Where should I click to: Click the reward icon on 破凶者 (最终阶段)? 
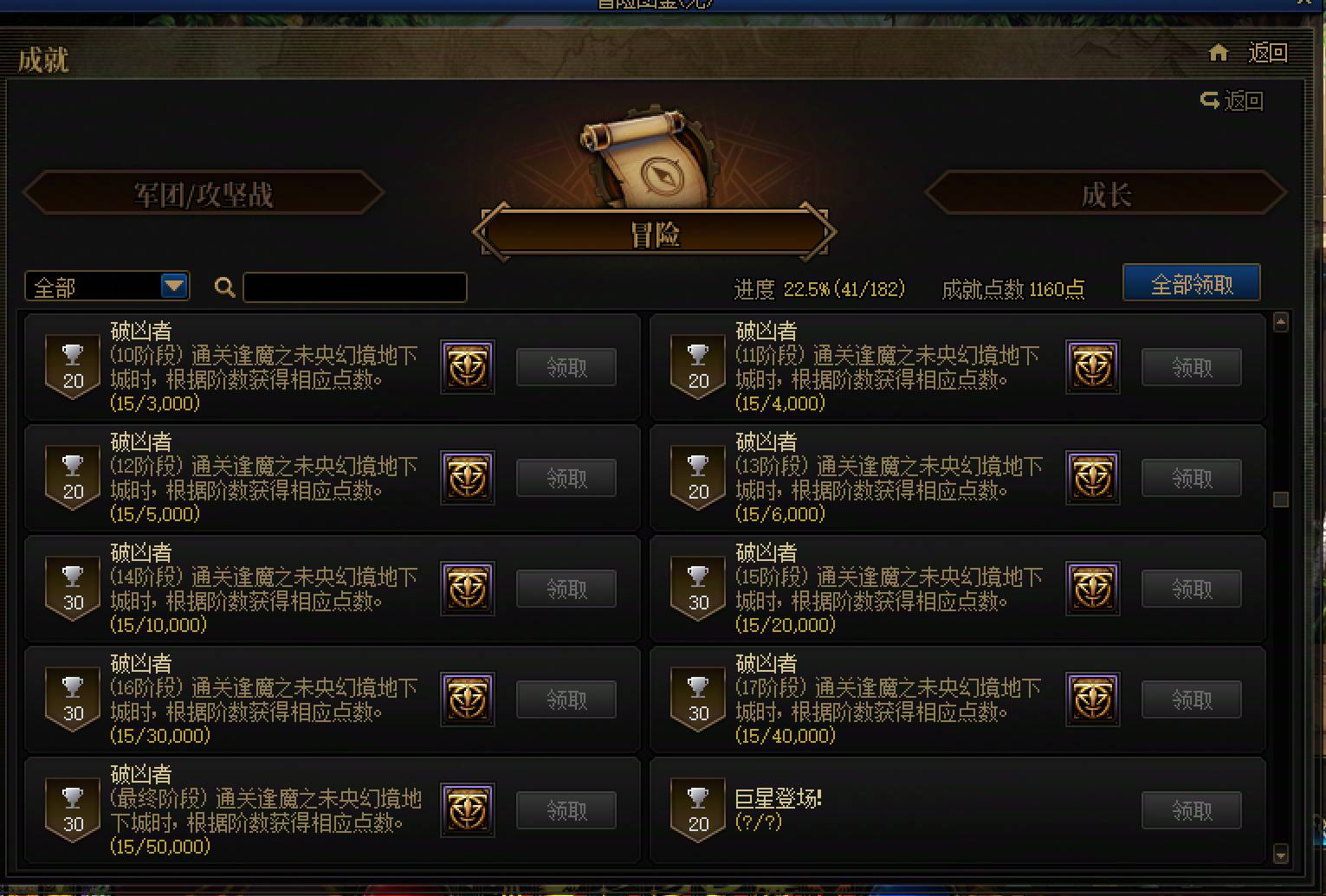coord(467,809)
